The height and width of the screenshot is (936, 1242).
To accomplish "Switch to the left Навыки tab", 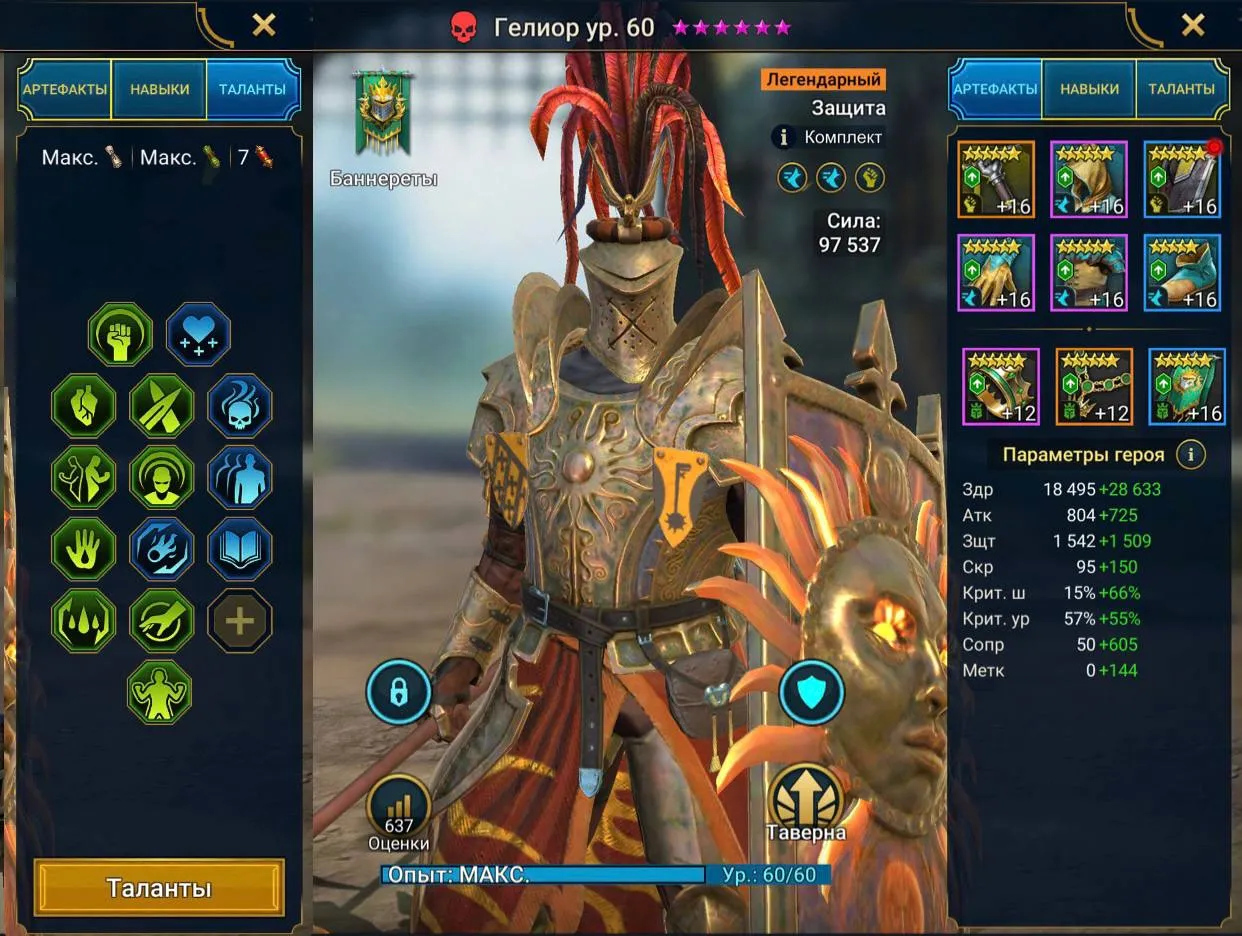I will pyautogui.click(x=159, y=89).
